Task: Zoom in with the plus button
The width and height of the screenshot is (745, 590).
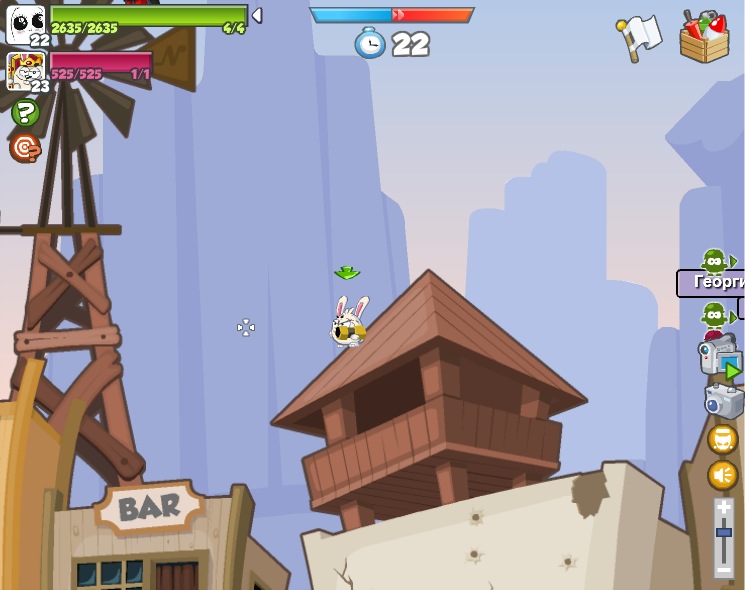Action: [x=724, y=509]
